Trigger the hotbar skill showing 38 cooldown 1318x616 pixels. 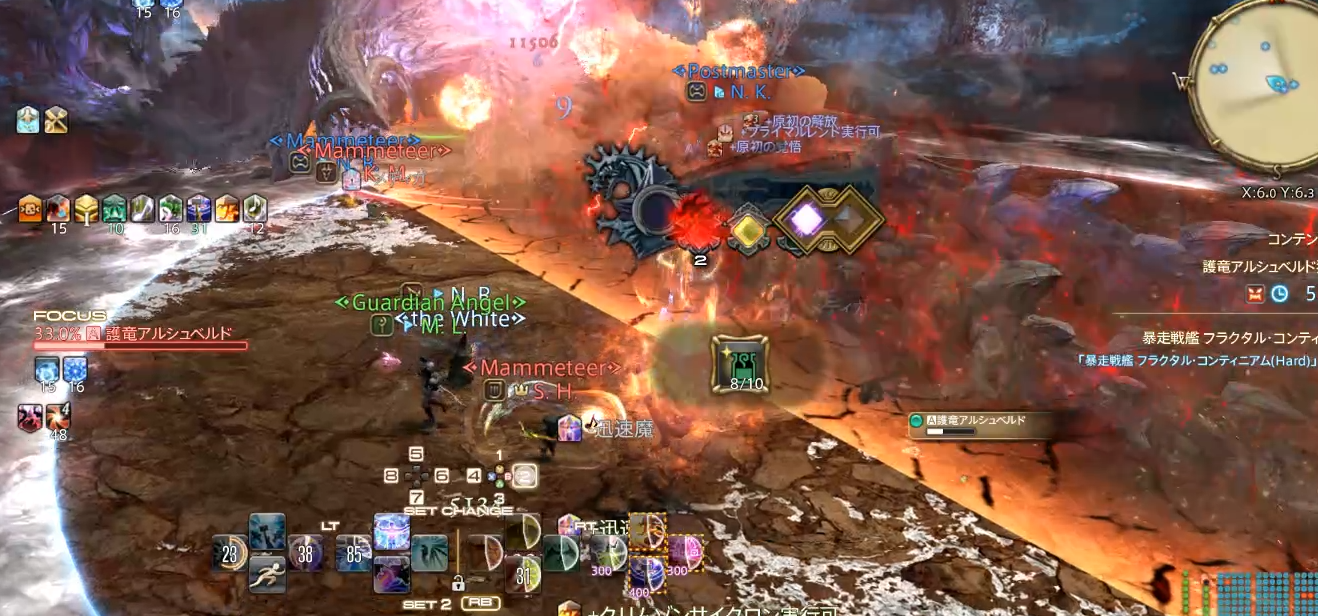pos(306,552)
